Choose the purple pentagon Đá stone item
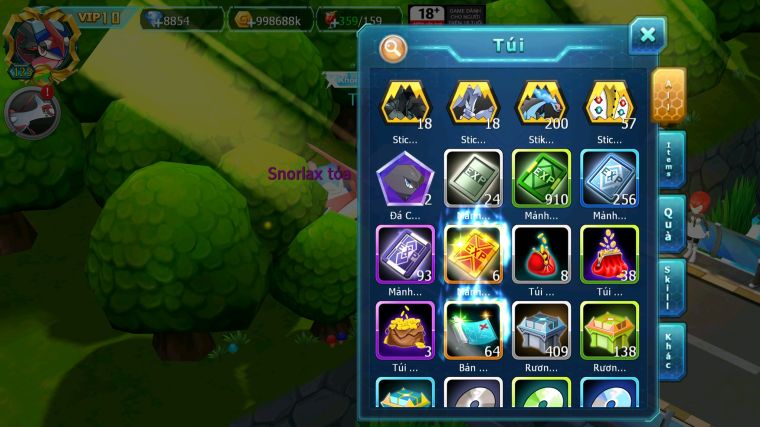Screen dimensions: 760x427 (x=404, y=178)
